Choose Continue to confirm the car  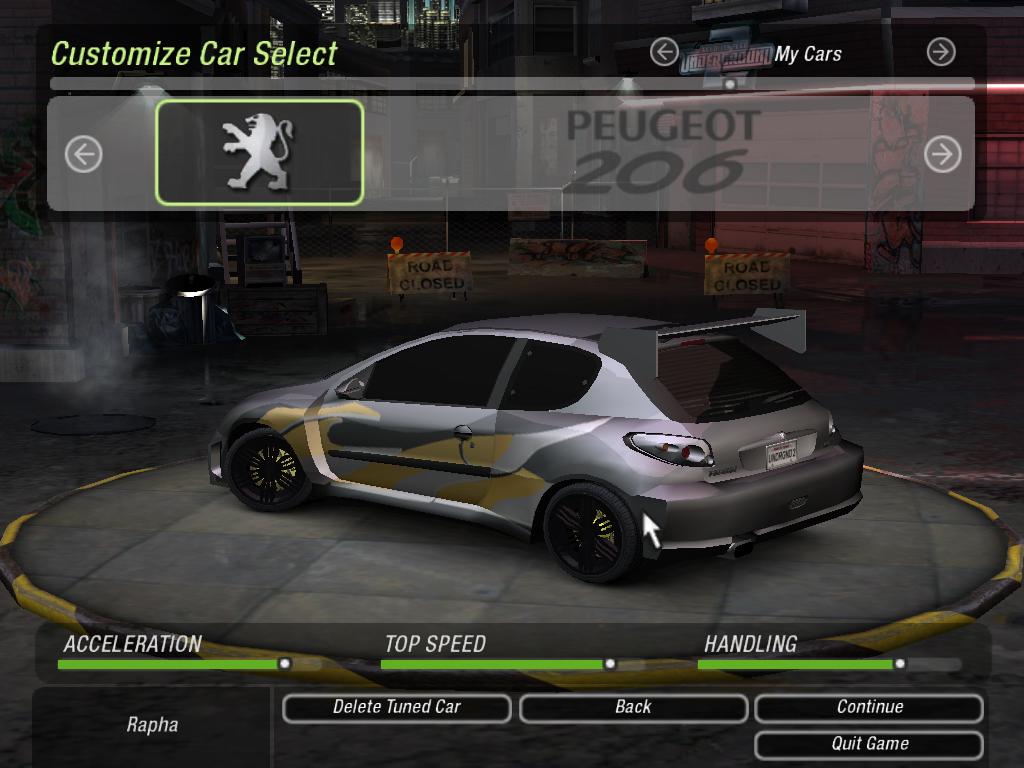(869, 708)
